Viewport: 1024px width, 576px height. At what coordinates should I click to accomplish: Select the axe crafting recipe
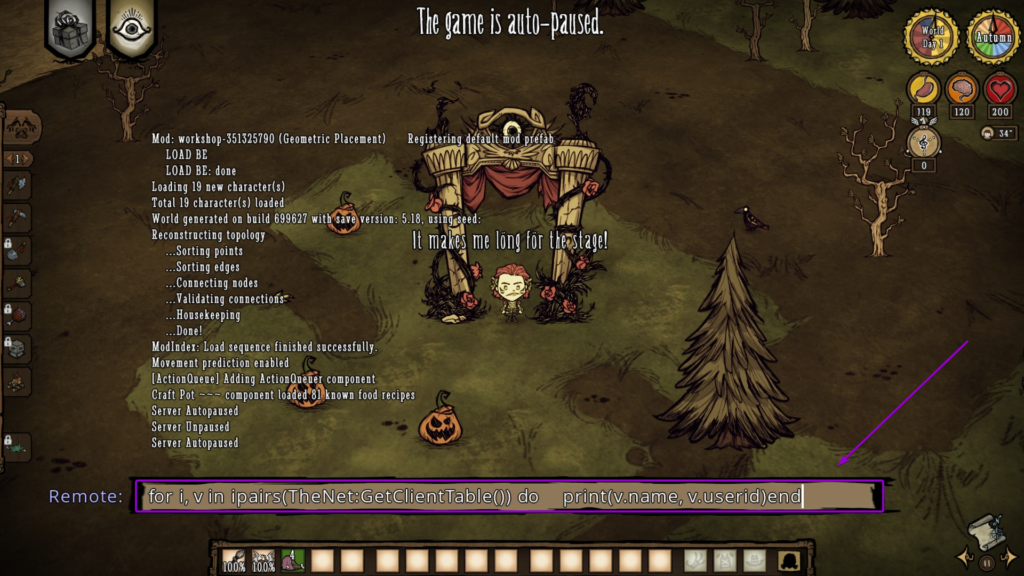pos(18,186)
